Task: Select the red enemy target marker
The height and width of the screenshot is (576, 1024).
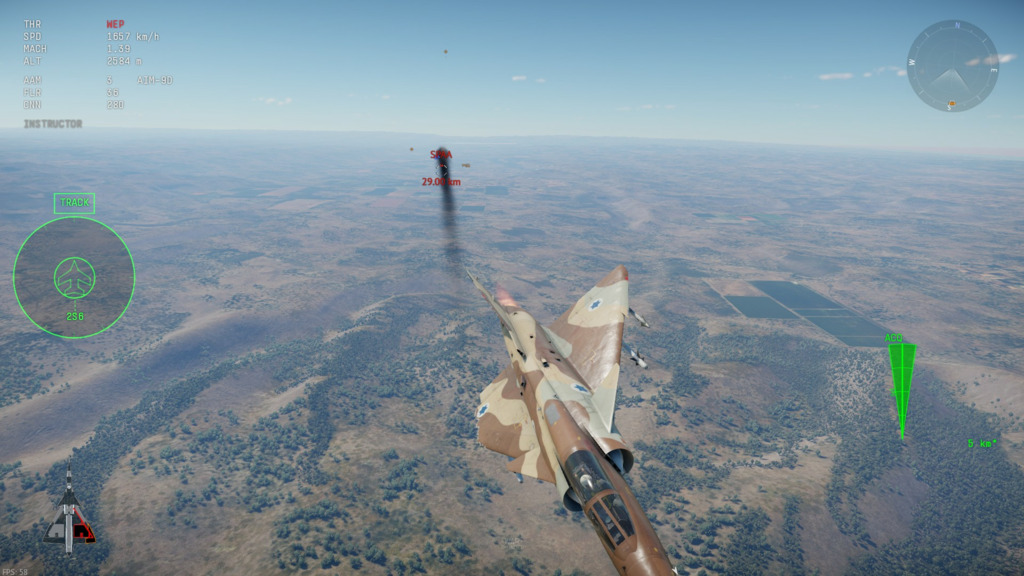Action: [x=441, y=157]
